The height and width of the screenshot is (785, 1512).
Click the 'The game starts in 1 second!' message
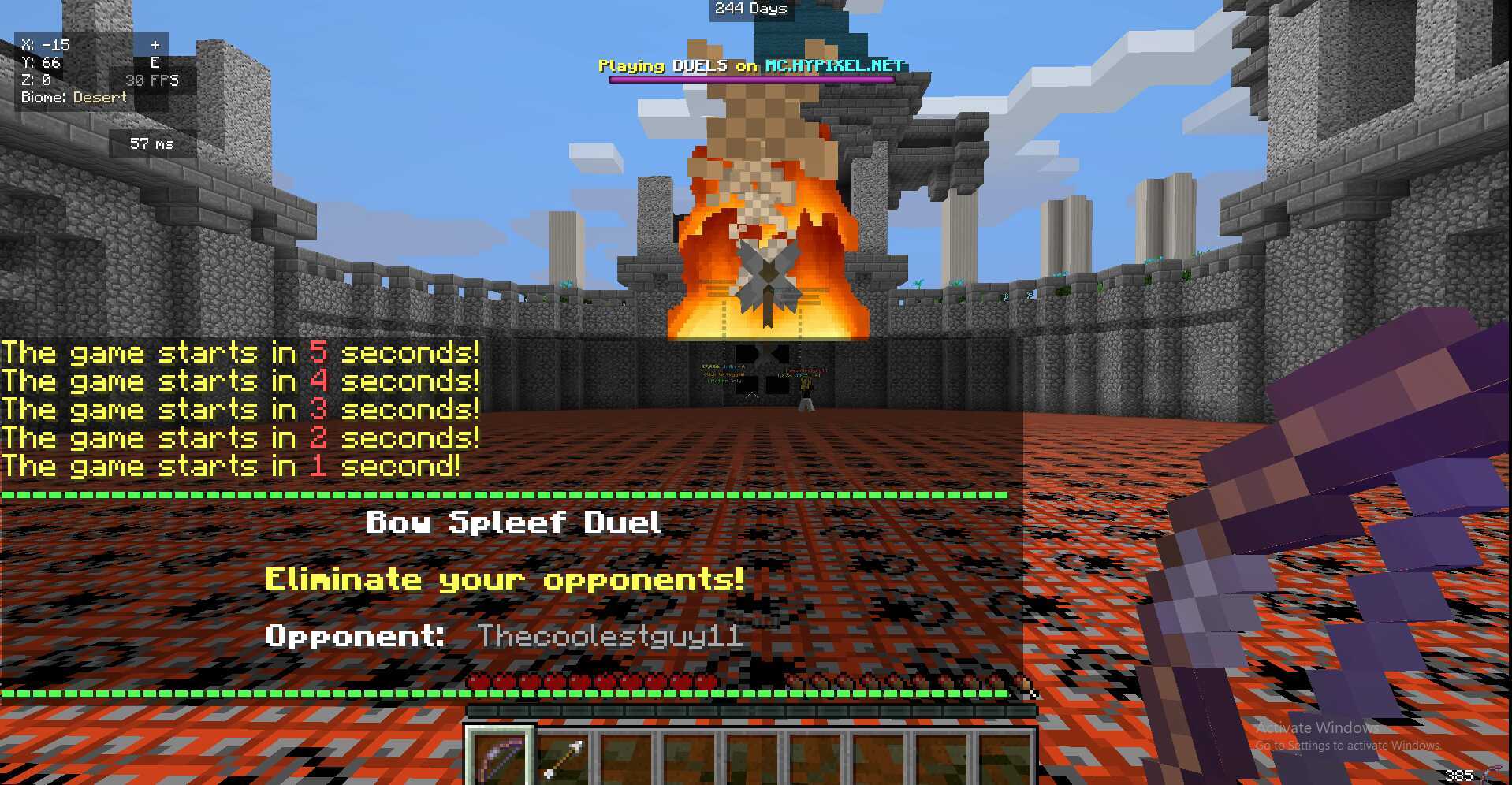tap(233, 466)
